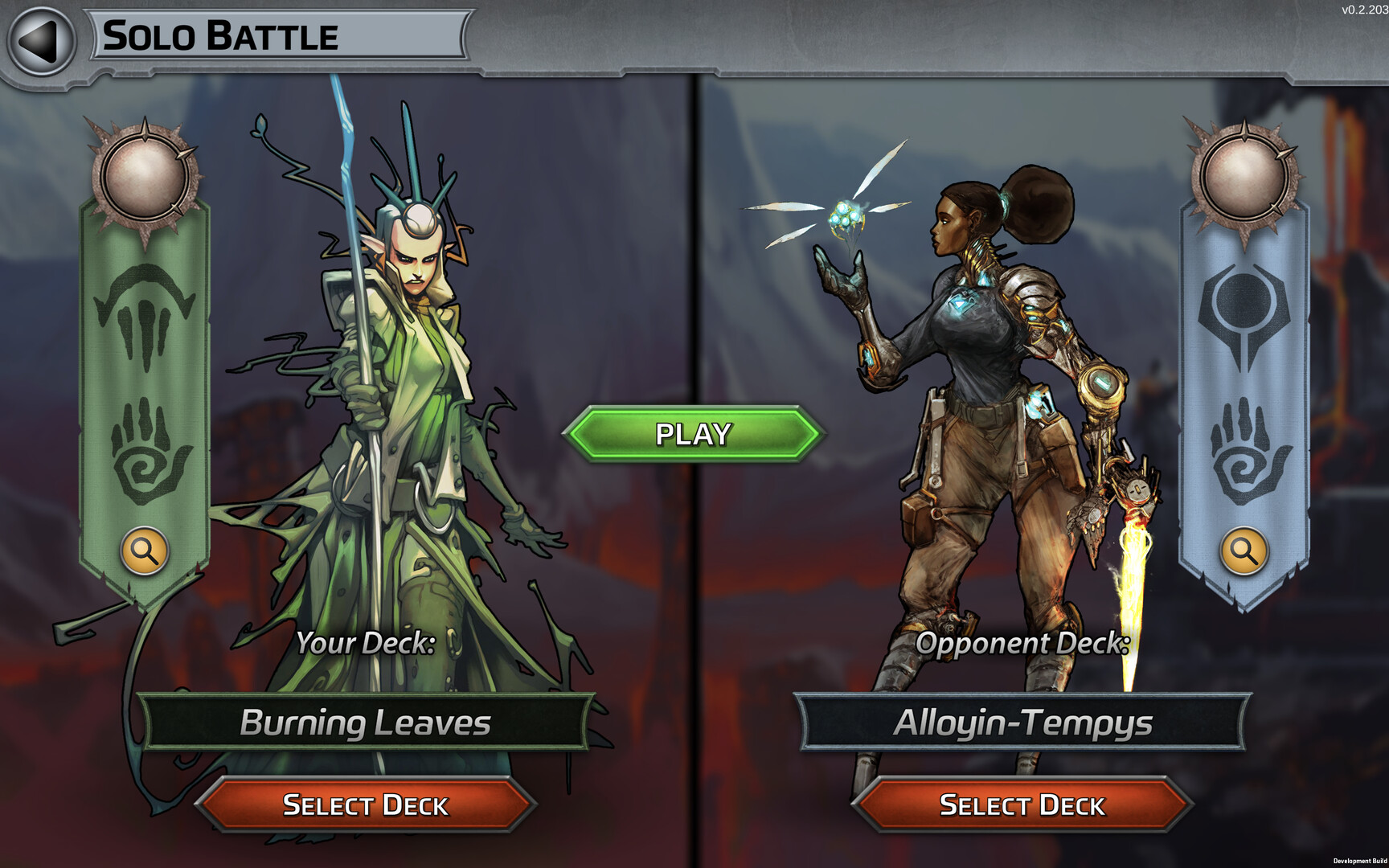Screen dimensions: 1389x868
Task: Open your deck preview with the magnifier icon
Action: coord(145,551)
